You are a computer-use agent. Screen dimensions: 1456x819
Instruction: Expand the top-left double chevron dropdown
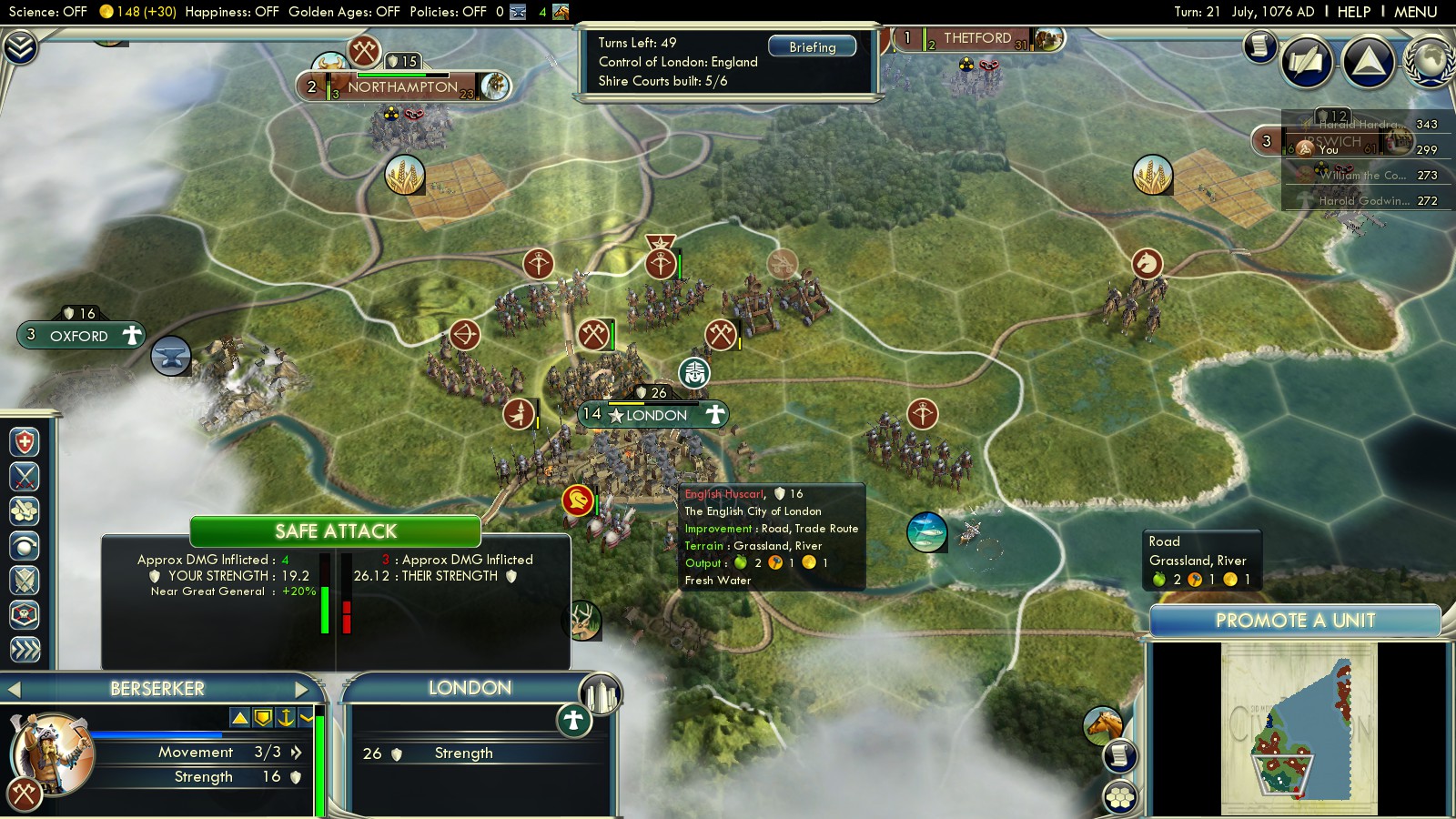[20, 47]
